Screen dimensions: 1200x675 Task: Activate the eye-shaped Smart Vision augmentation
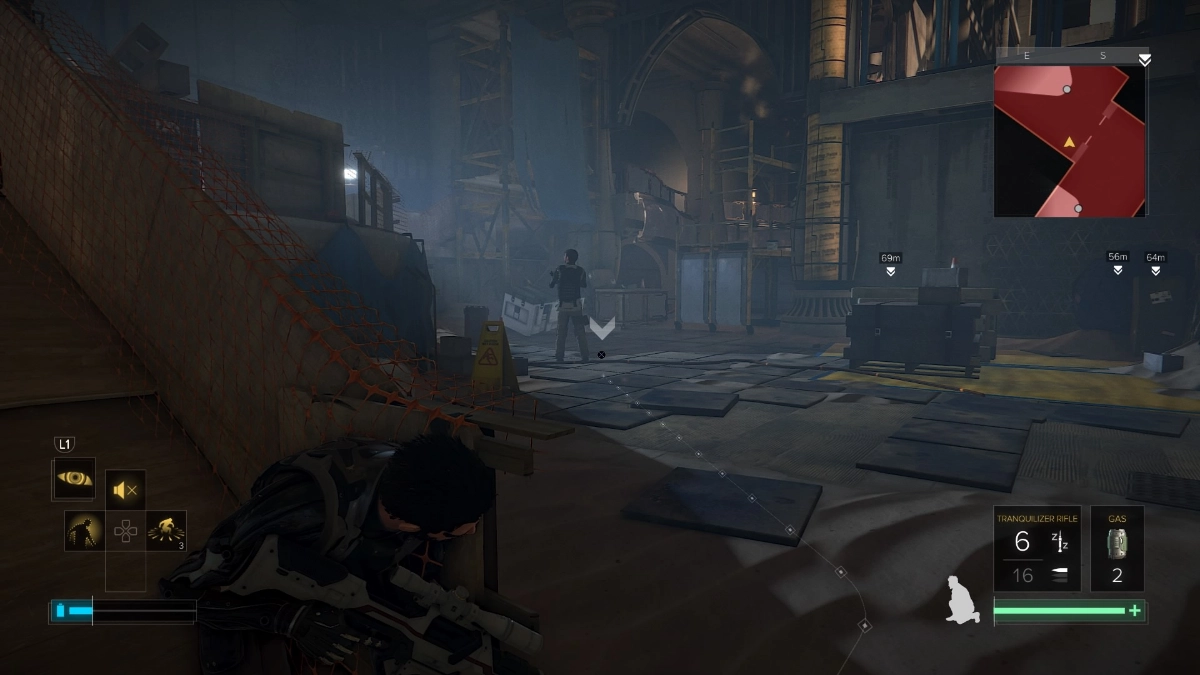point(74,479)
